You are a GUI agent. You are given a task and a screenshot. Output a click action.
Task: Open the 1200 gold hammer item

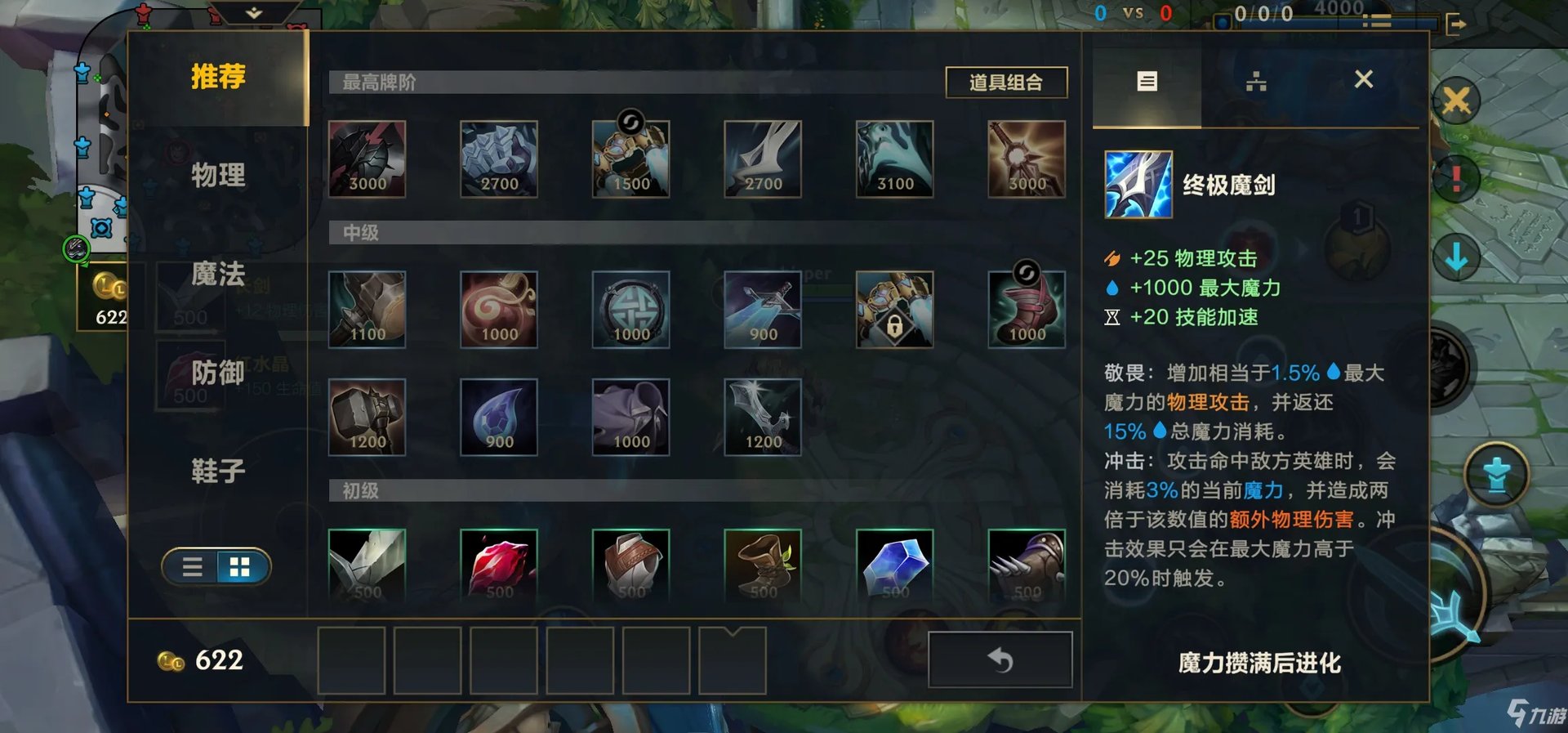click(367, 417)
